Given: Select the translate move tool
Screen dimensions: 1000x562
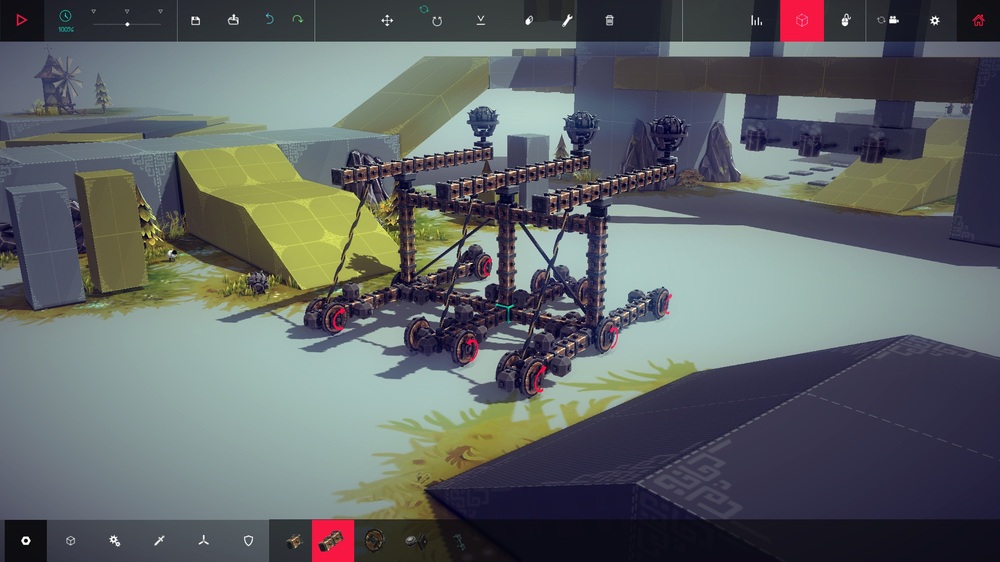Looking at the screenshot, I should tap(387, 20).
